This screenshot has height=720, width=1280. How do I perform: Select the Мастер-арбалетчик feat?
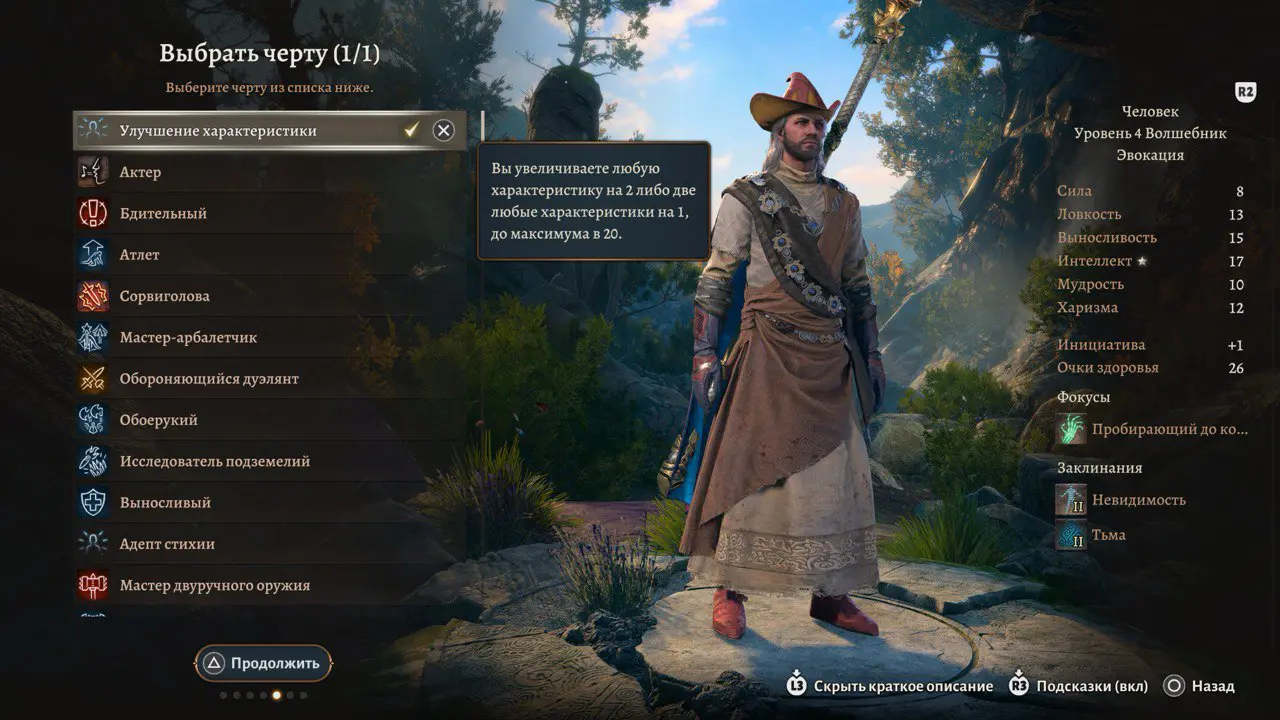(x=188, y=337)
